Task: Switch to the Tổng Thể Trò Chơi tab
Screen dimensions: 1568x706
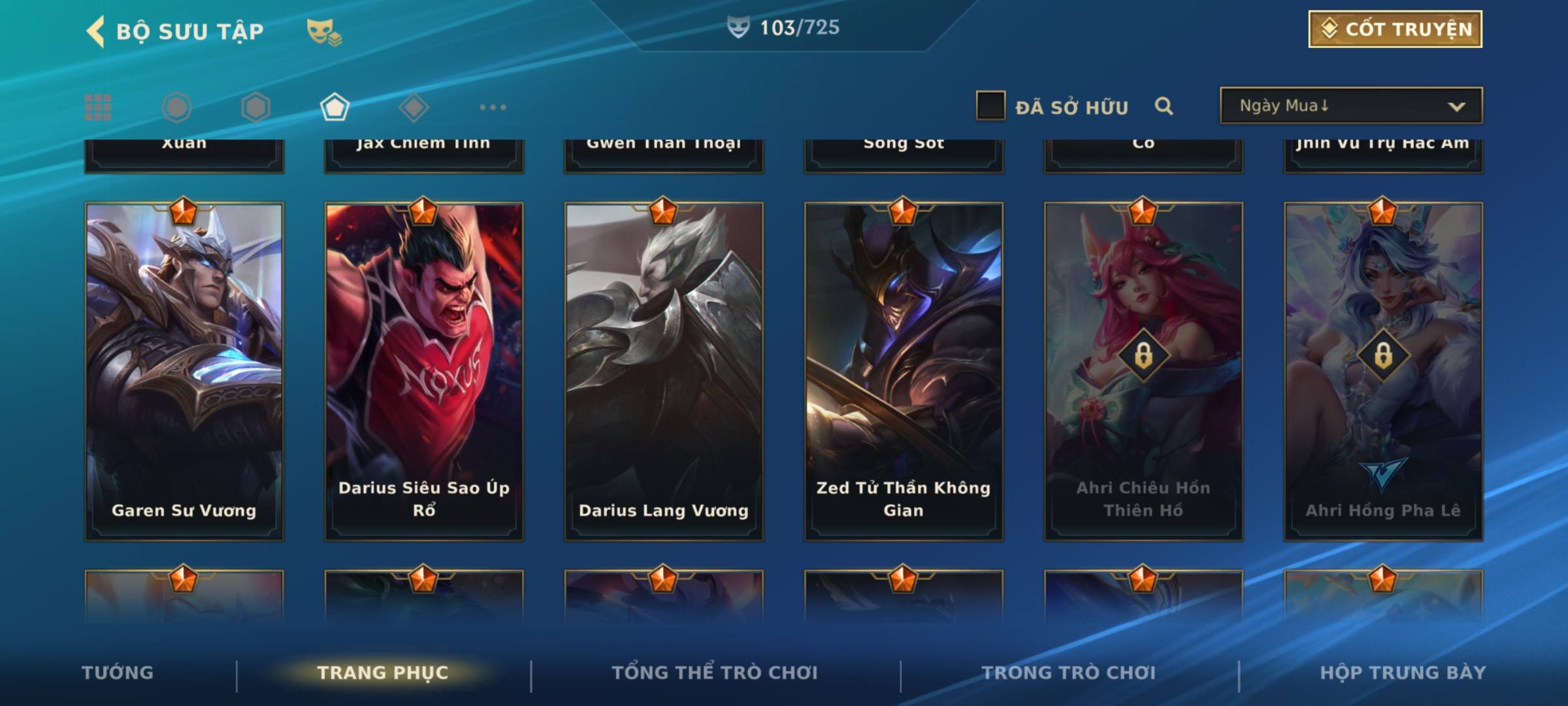Action: pyautogui.click(x=715, y=673)
